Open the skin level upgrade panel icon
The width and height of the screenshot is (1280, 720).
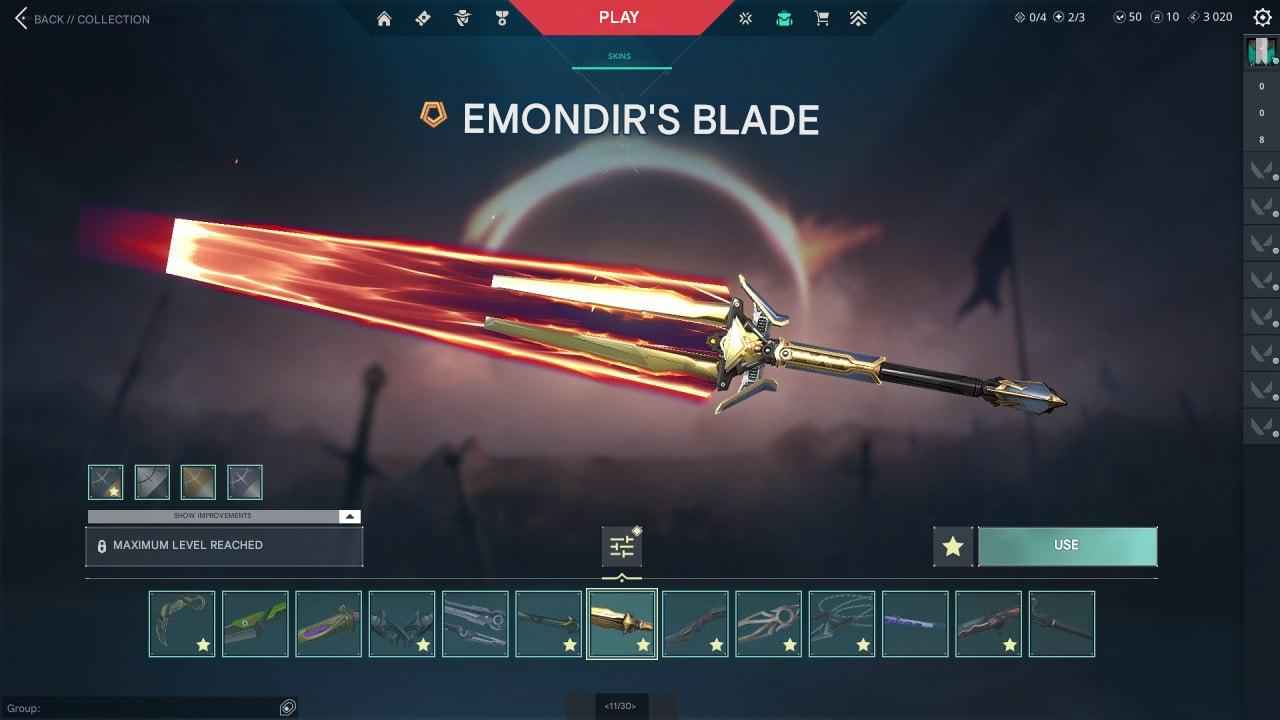click(621, 544)
